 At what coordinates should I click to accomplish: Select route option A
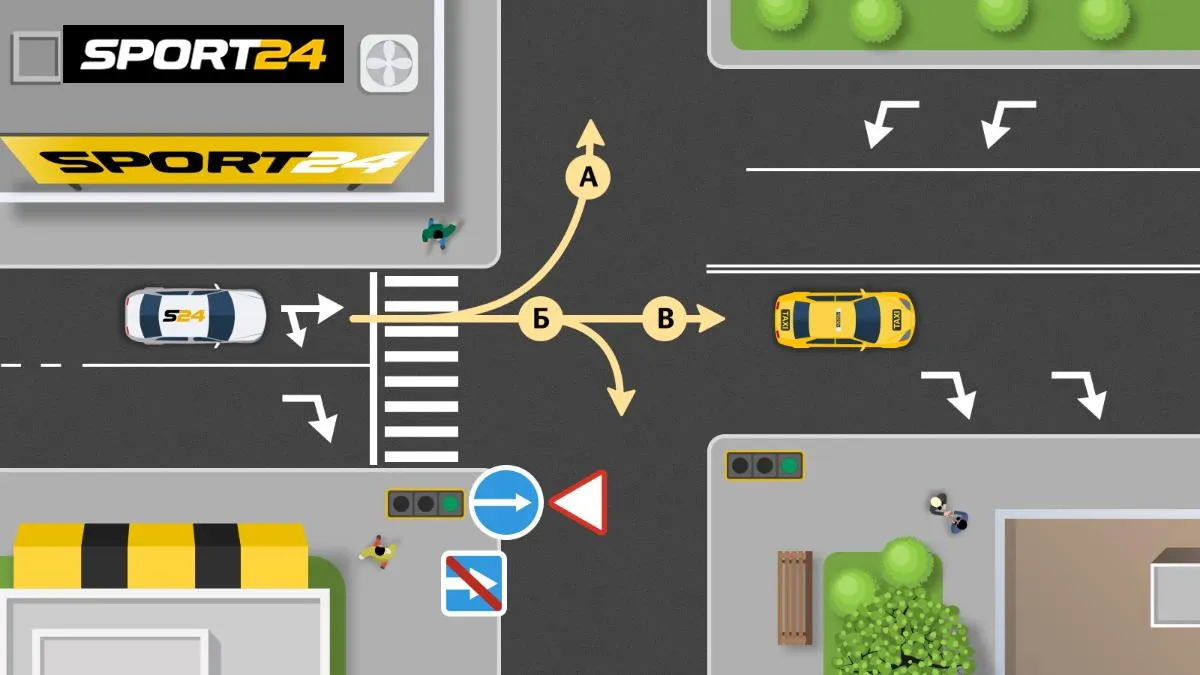pos(588,178)
